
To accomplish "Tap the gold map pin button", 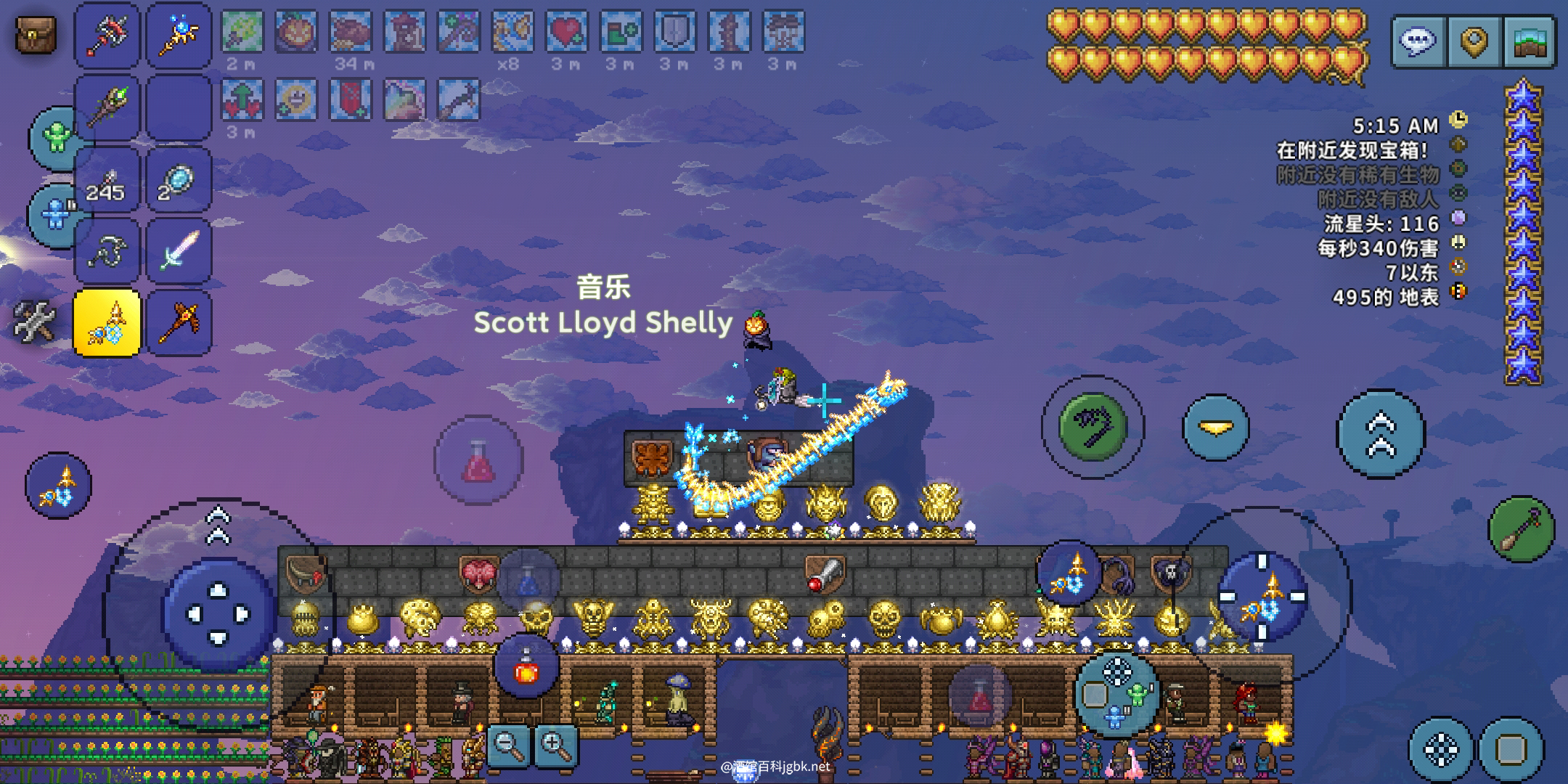I will coord(1474,42).
